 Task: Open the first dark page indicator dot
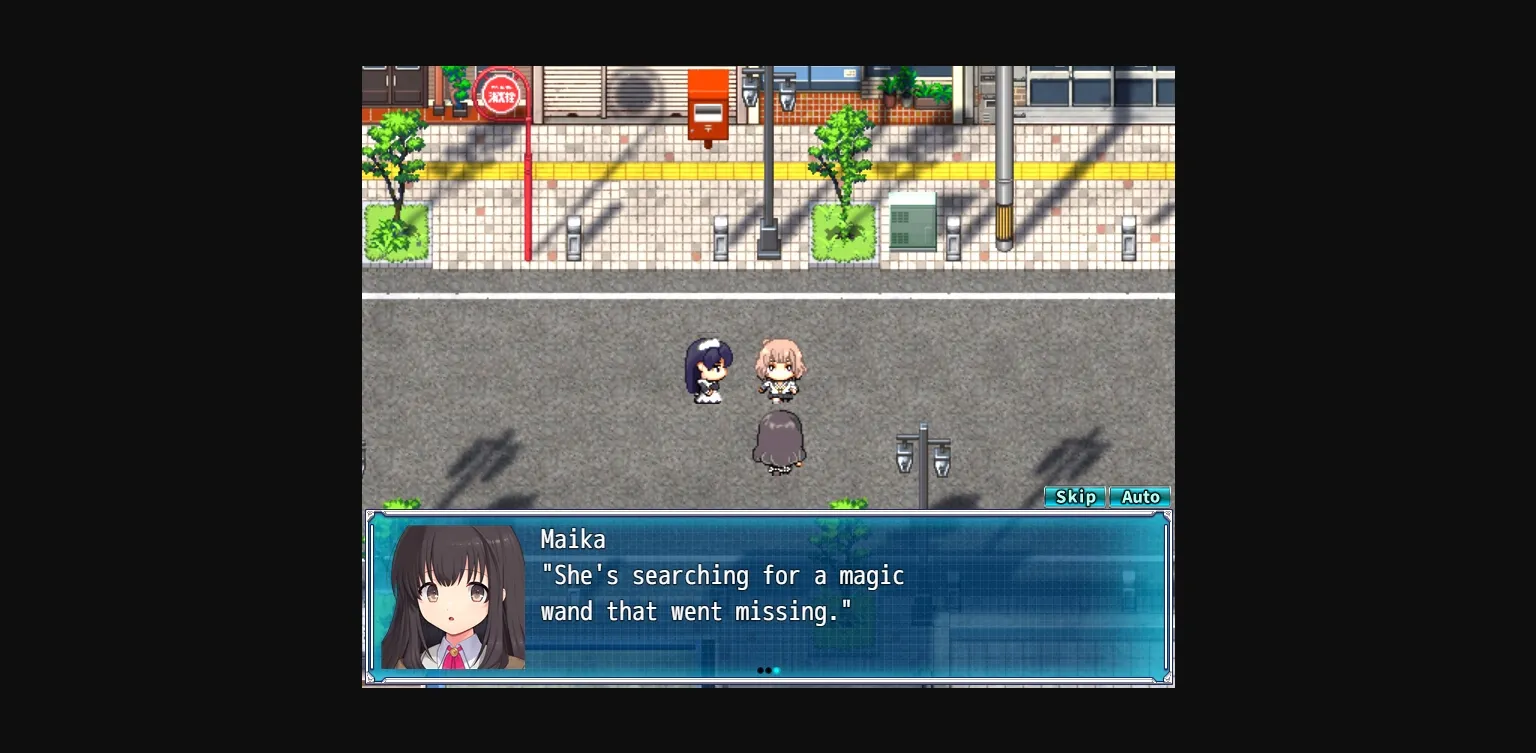(x=762, y=670)
